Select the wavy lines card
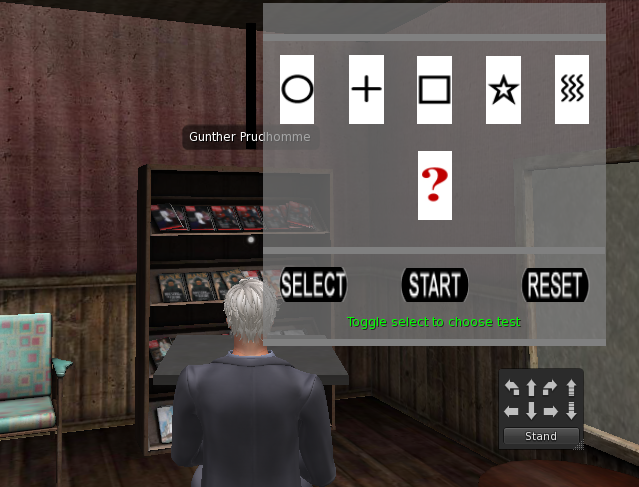Image resolution: width=639 pixels, height=487 pixels. coord(571,89)
